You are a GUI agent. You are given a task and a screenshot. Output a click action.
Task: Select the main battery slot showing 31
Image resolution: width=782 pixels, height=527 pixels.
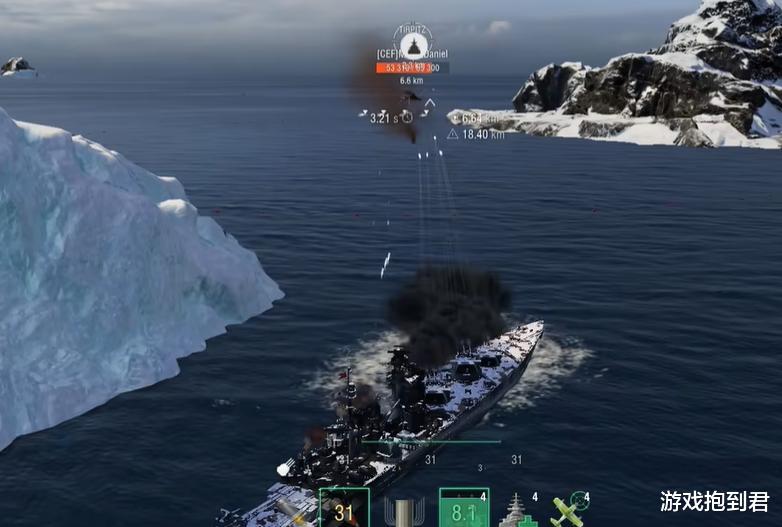pyautogui.click(x=344, y=509)
